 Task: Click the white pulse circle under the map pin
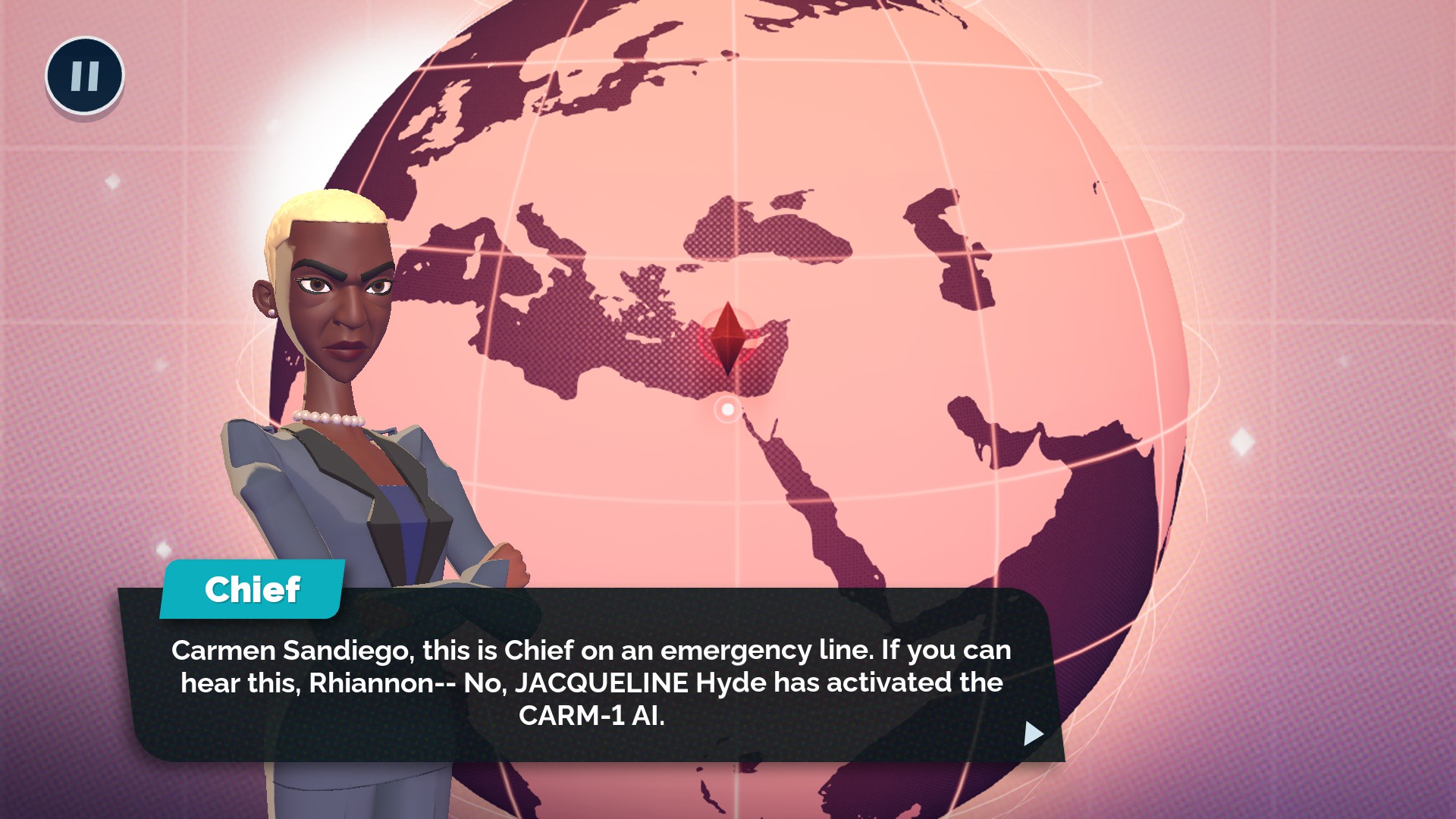(x=729, y=410)
